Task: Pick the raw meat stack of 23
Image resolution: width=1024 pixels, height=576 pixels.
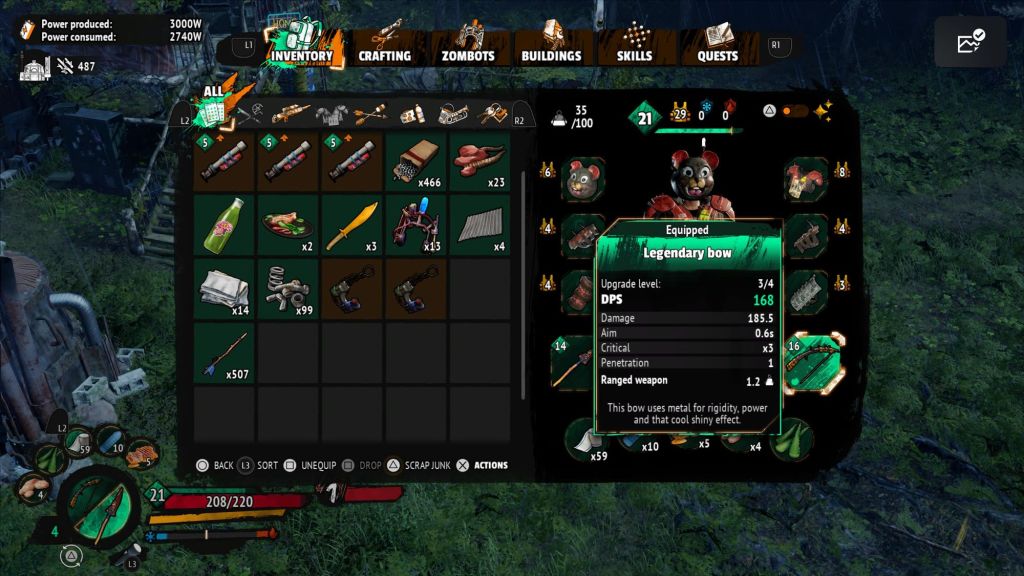Action: (479, 162)
